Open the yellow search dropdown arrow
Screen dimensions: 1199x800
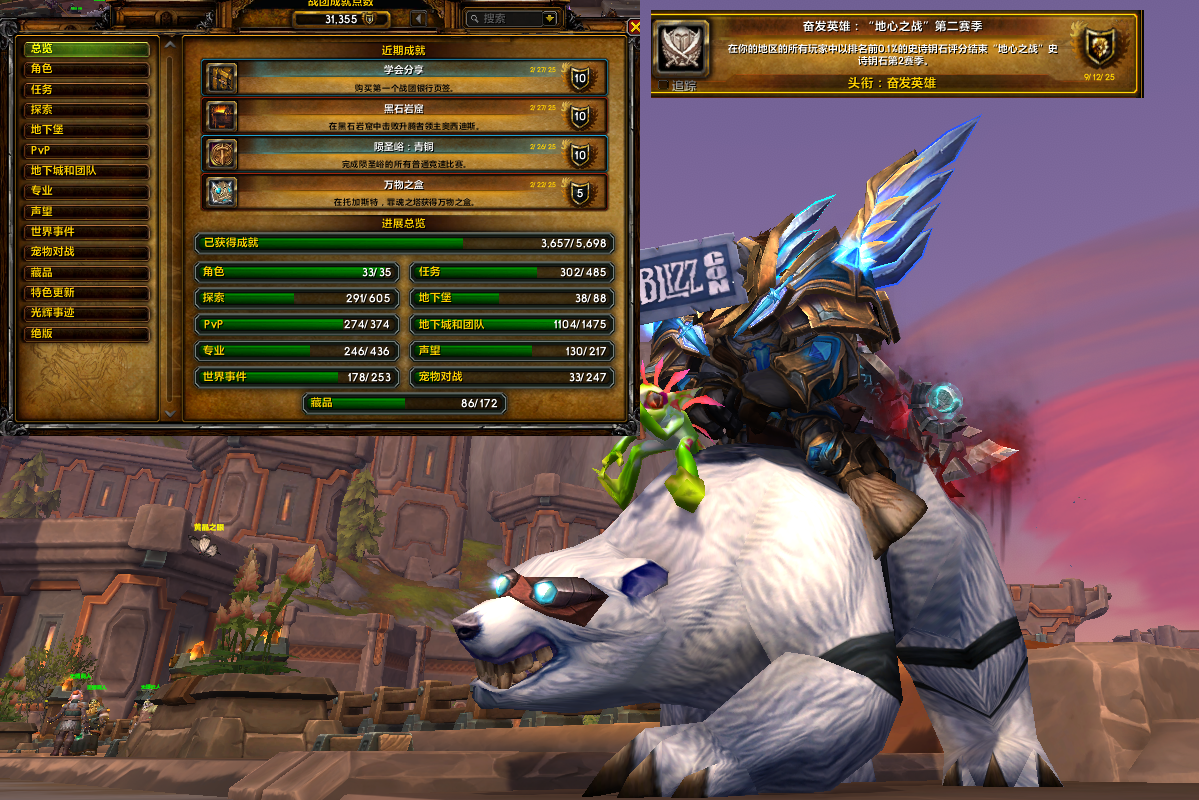549,18
